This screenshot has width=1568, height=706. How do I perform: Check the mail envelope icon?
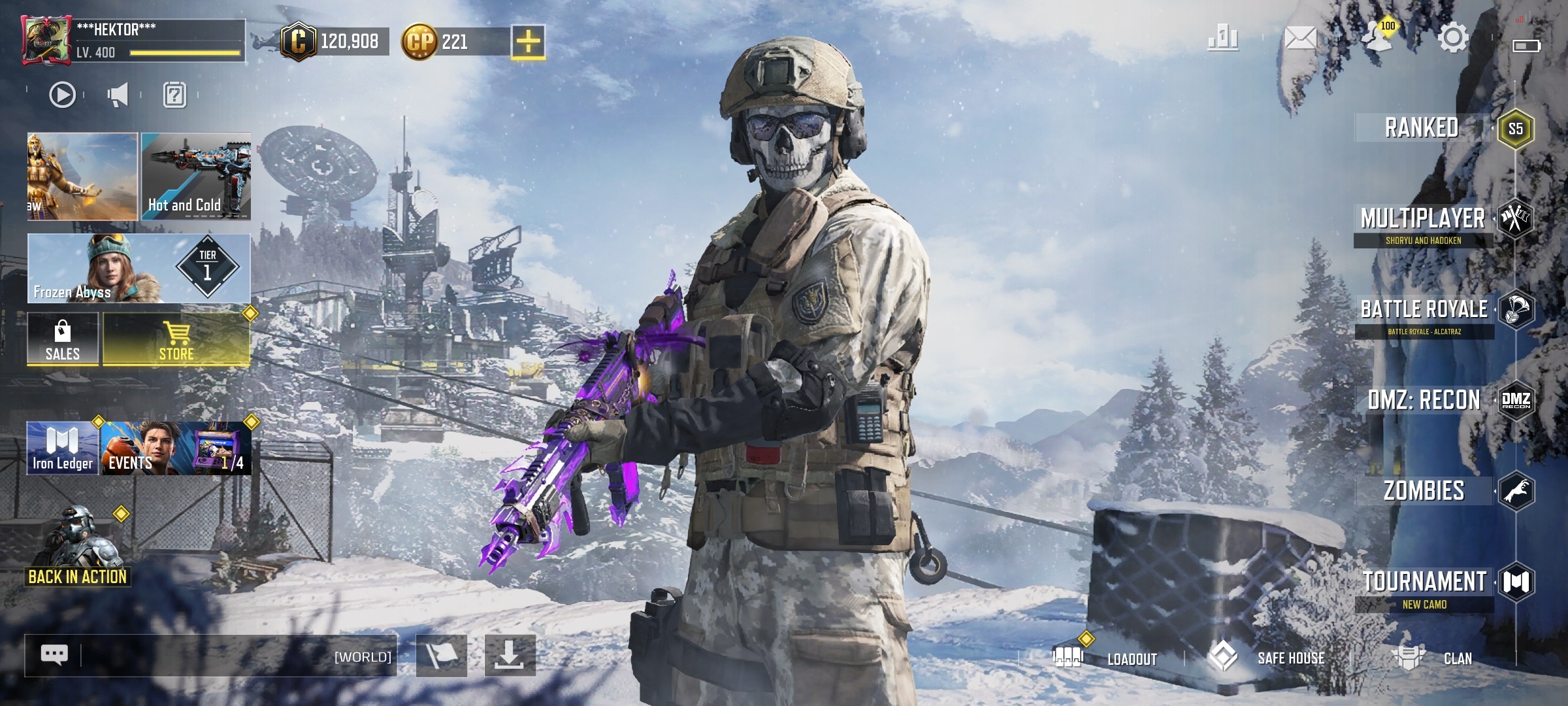(x=1300, y=38)
